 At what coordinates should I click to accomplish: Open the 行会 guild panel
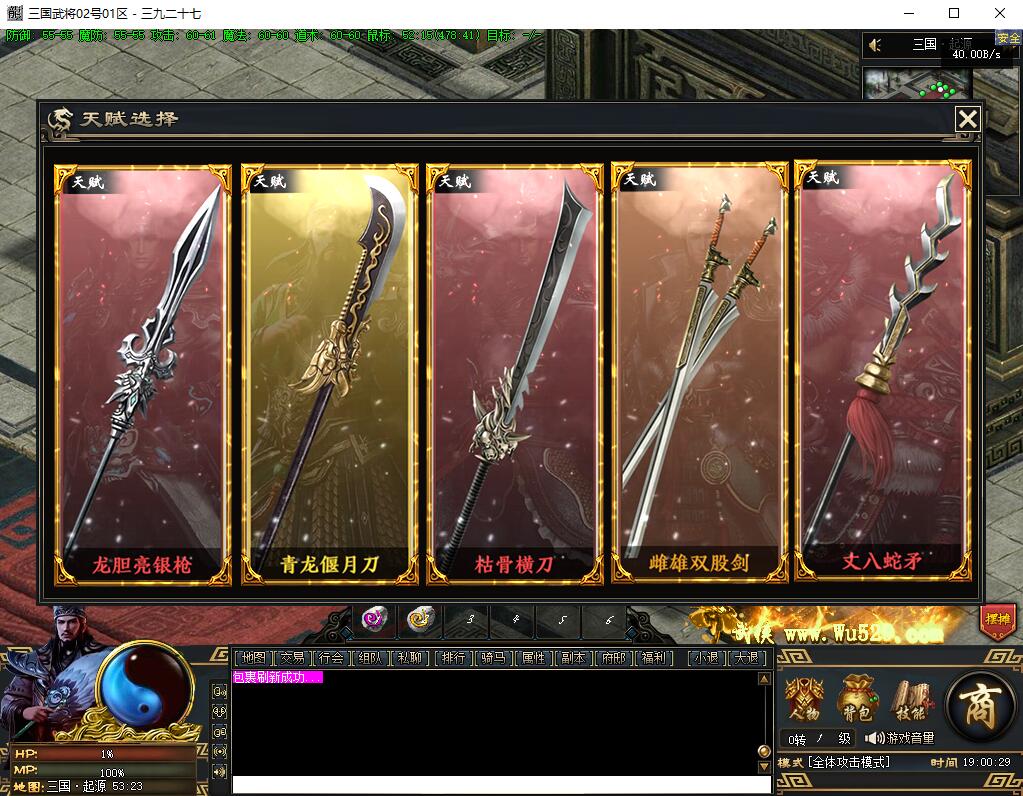tap(331, 658)
